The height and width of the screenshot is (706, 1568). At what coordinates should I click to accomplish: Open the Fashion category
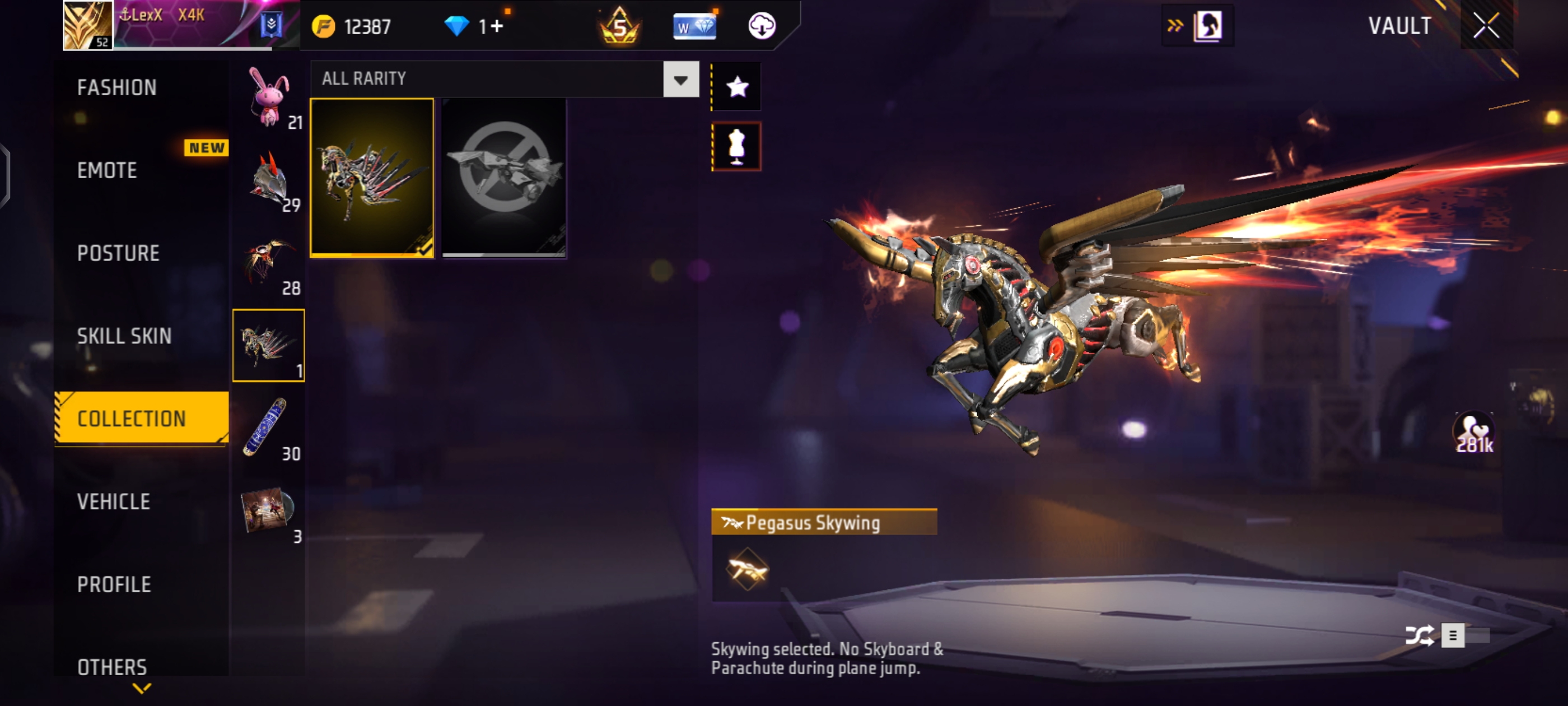tap(117, 88)
